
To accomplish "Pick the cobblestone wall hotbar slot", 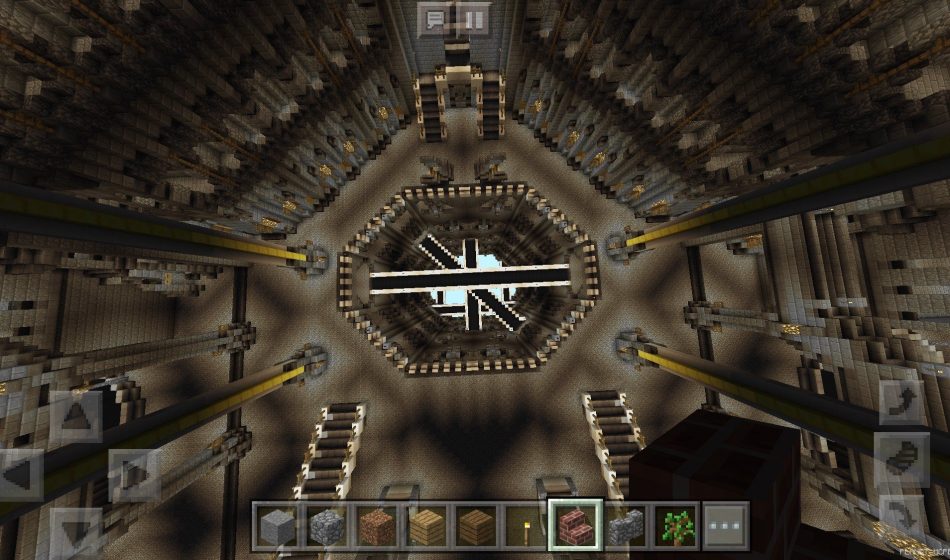I will [625, 525].
